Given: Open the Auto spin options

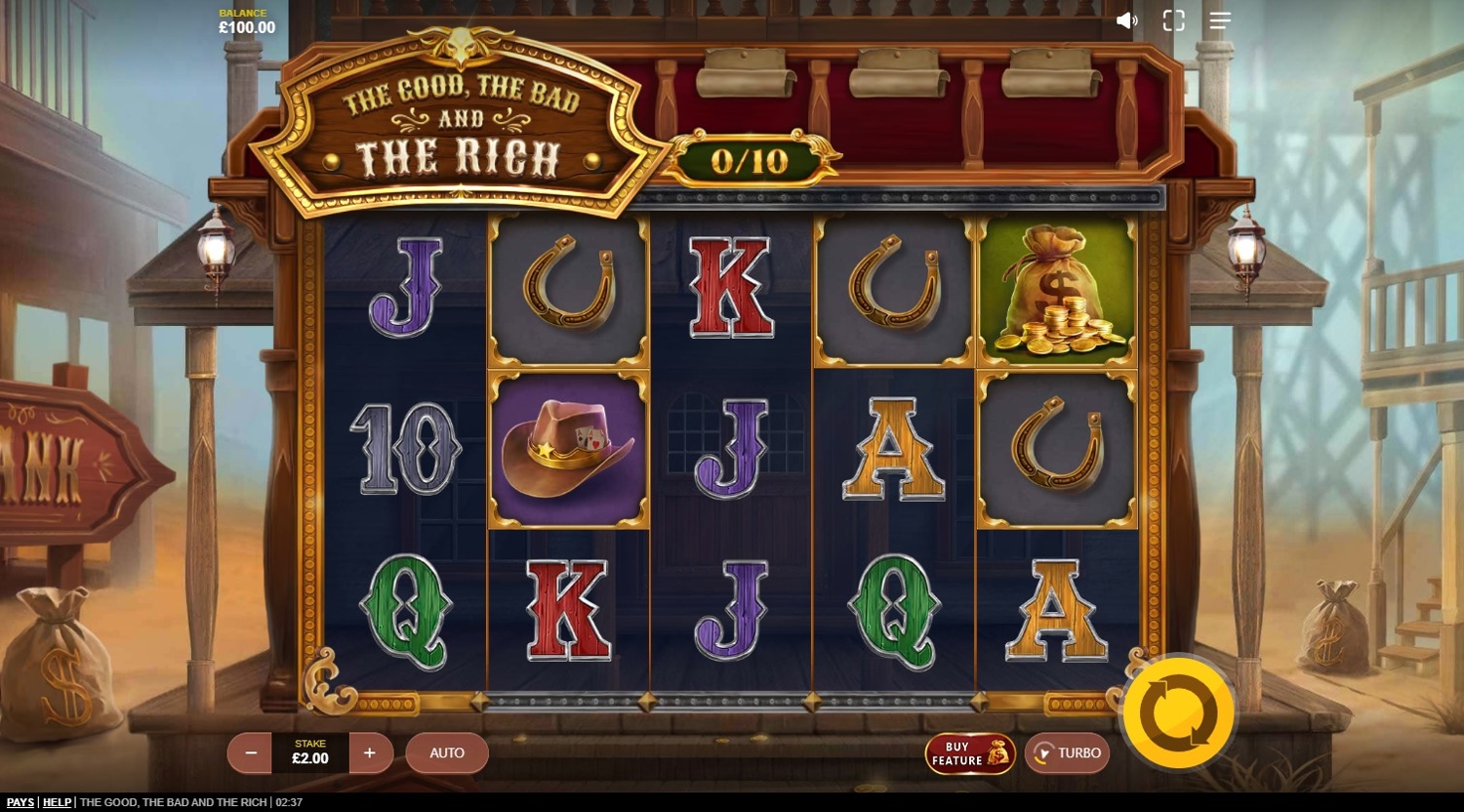Looking at the screenshot, I should (447, 752).
